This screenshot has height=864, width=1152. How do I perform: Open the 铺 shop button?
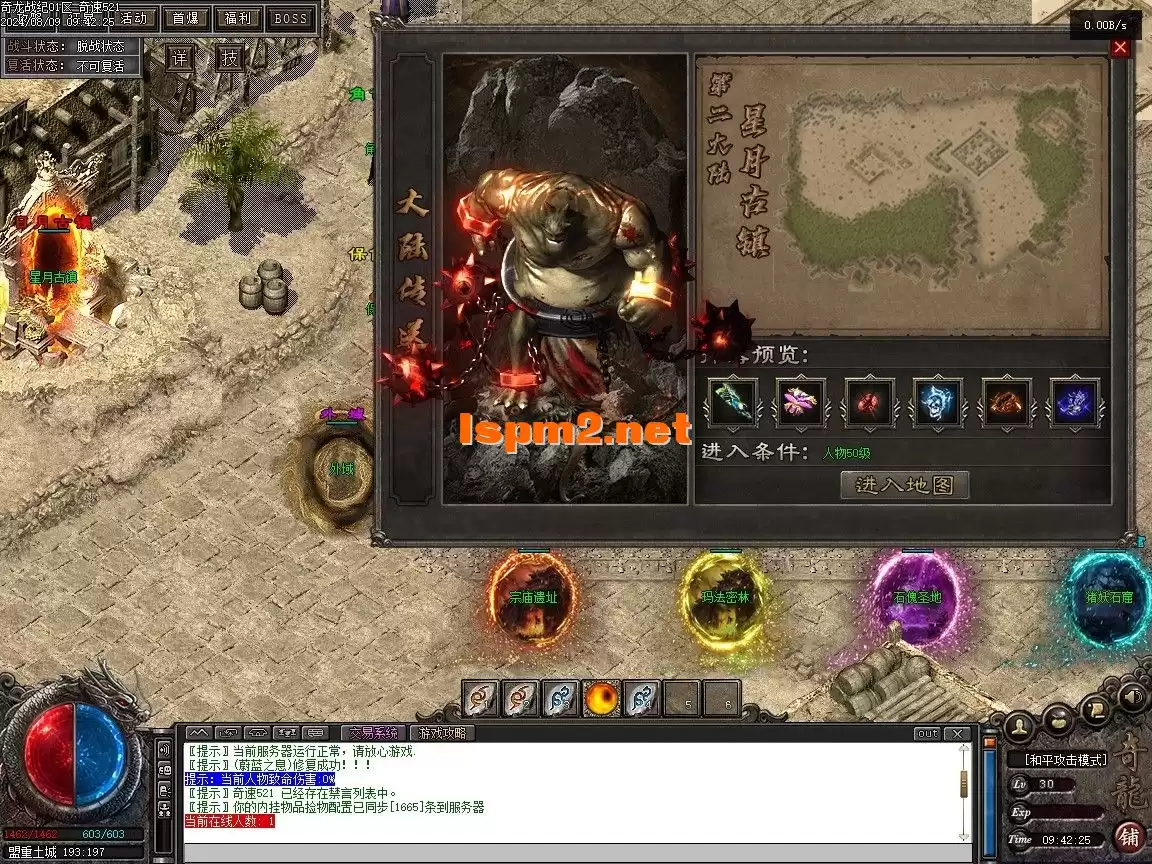click(x=1129, y=835)
